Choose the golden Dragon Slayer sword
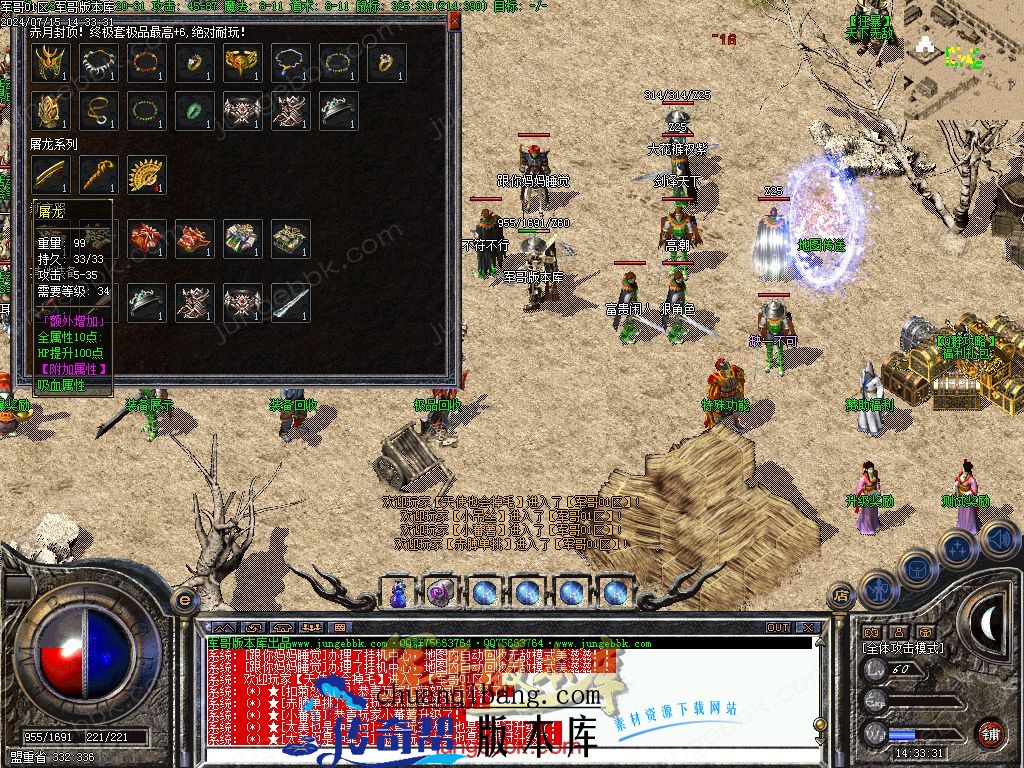1024x768 pixels. [50, 175]
